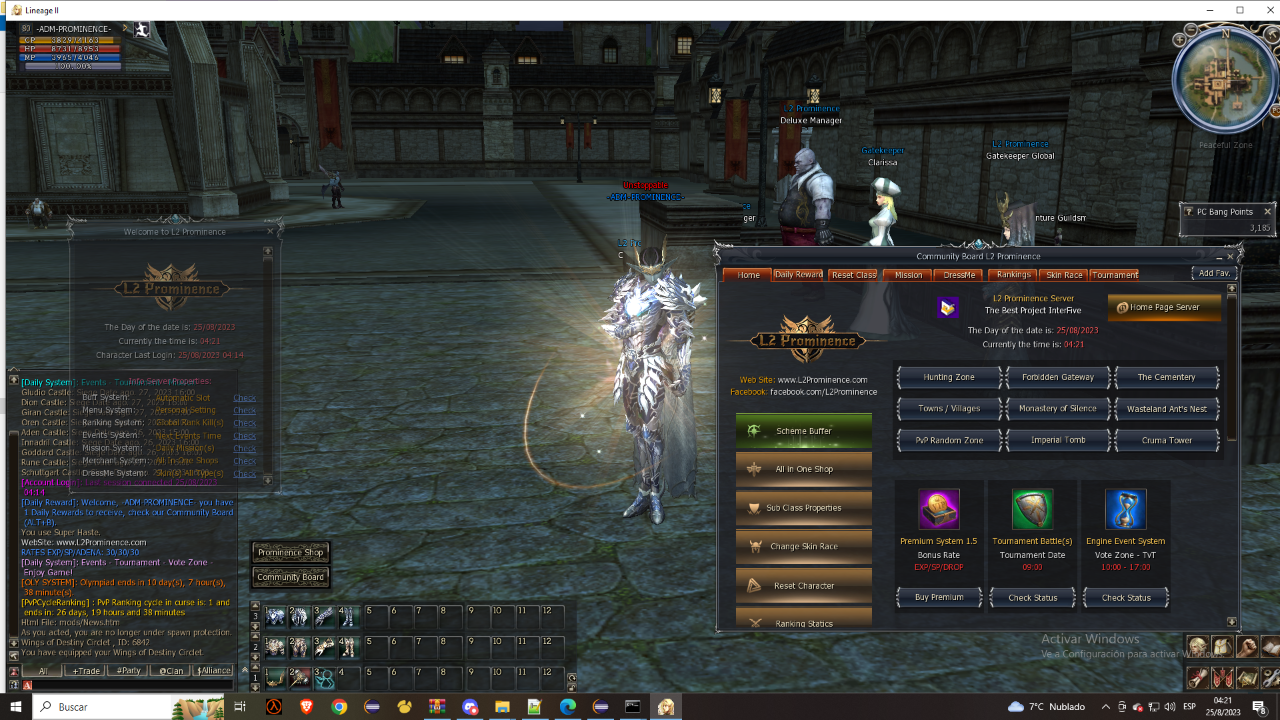Open the Scheme Buffer menu
This screenshot has height=720, width=1280.
[803, 431]
